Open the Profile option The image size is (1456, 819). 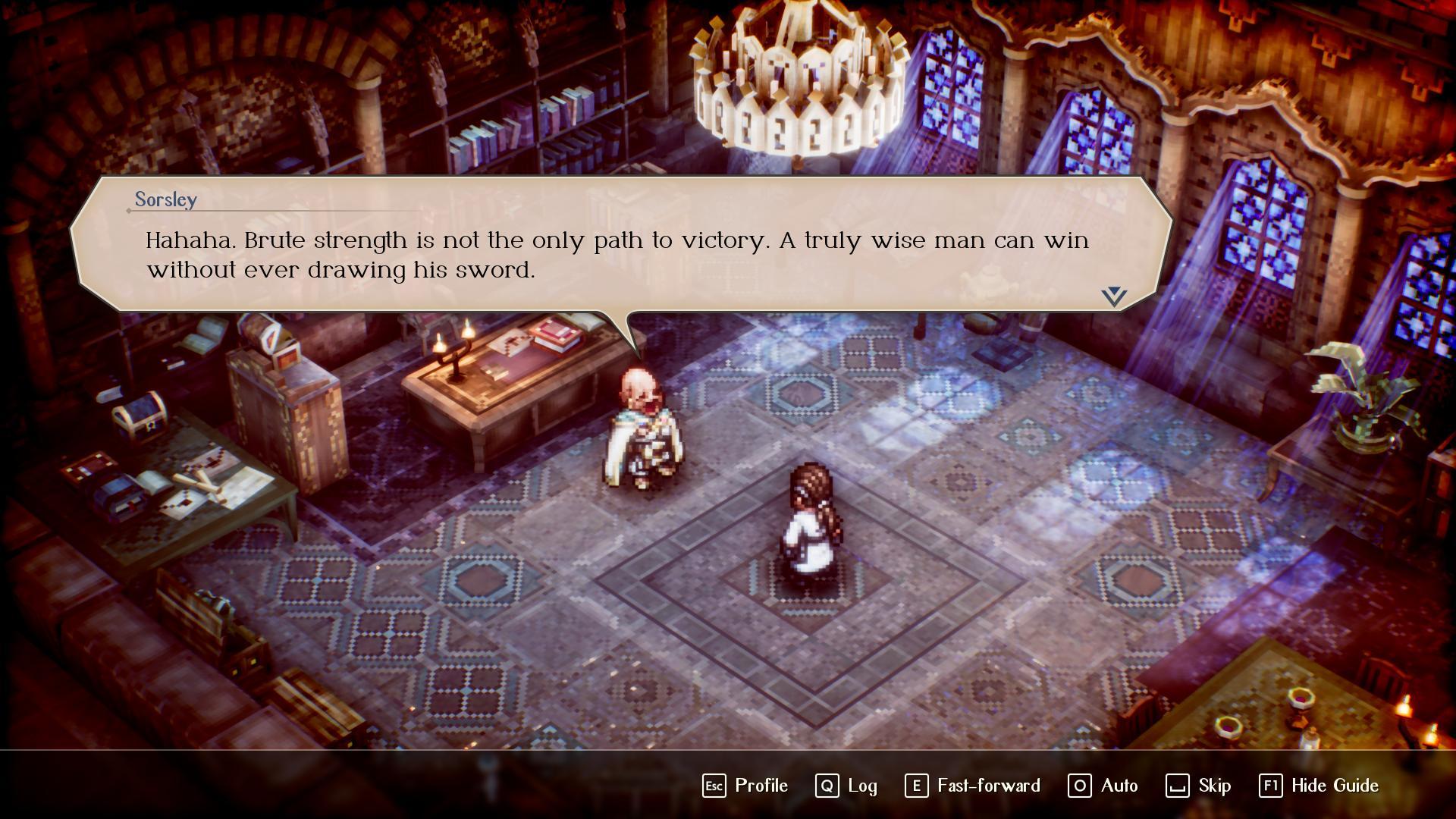coord(746,786)
